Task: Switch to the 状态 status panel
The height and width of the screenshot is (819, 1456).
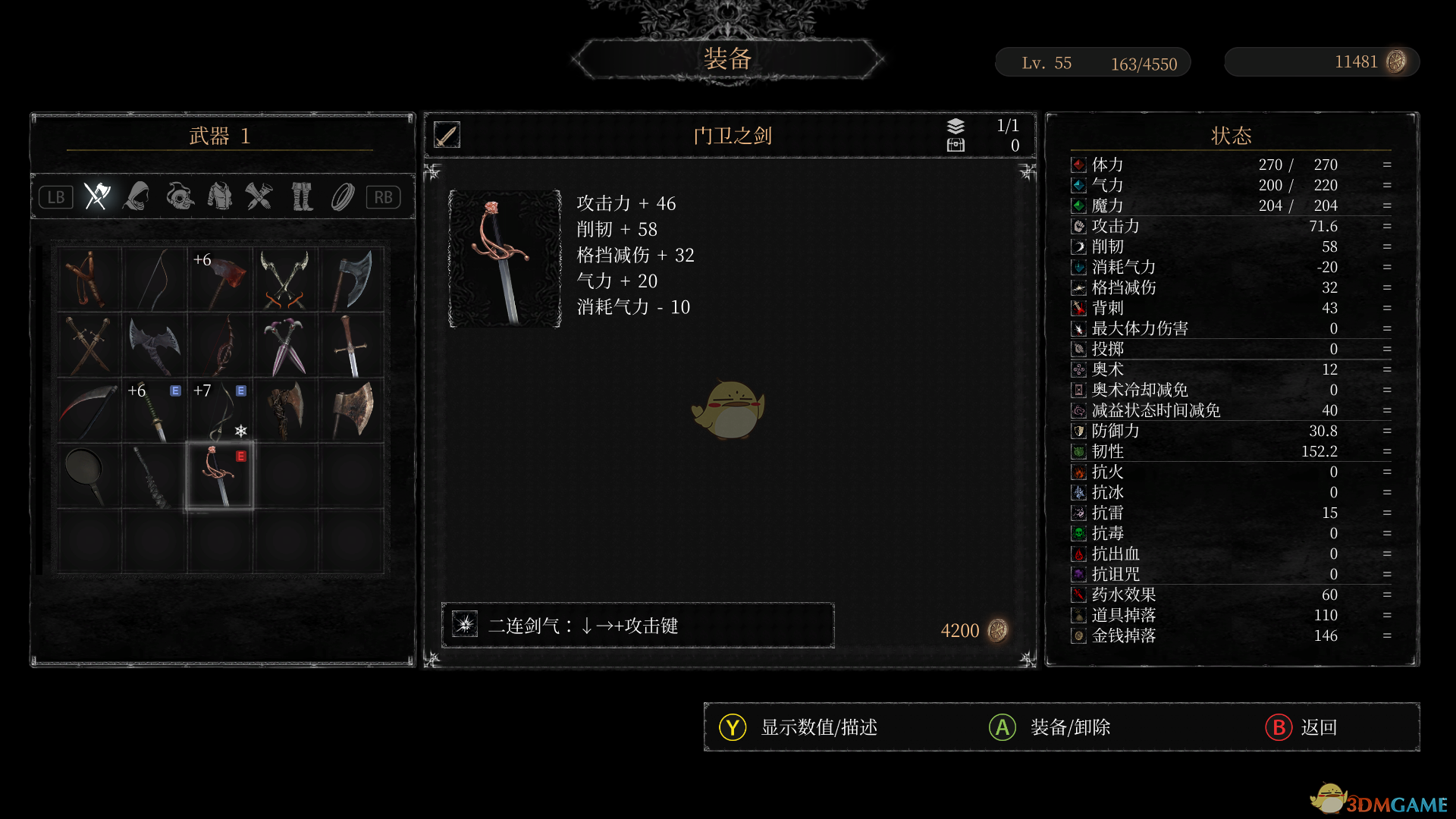Action: [1230, 135]
